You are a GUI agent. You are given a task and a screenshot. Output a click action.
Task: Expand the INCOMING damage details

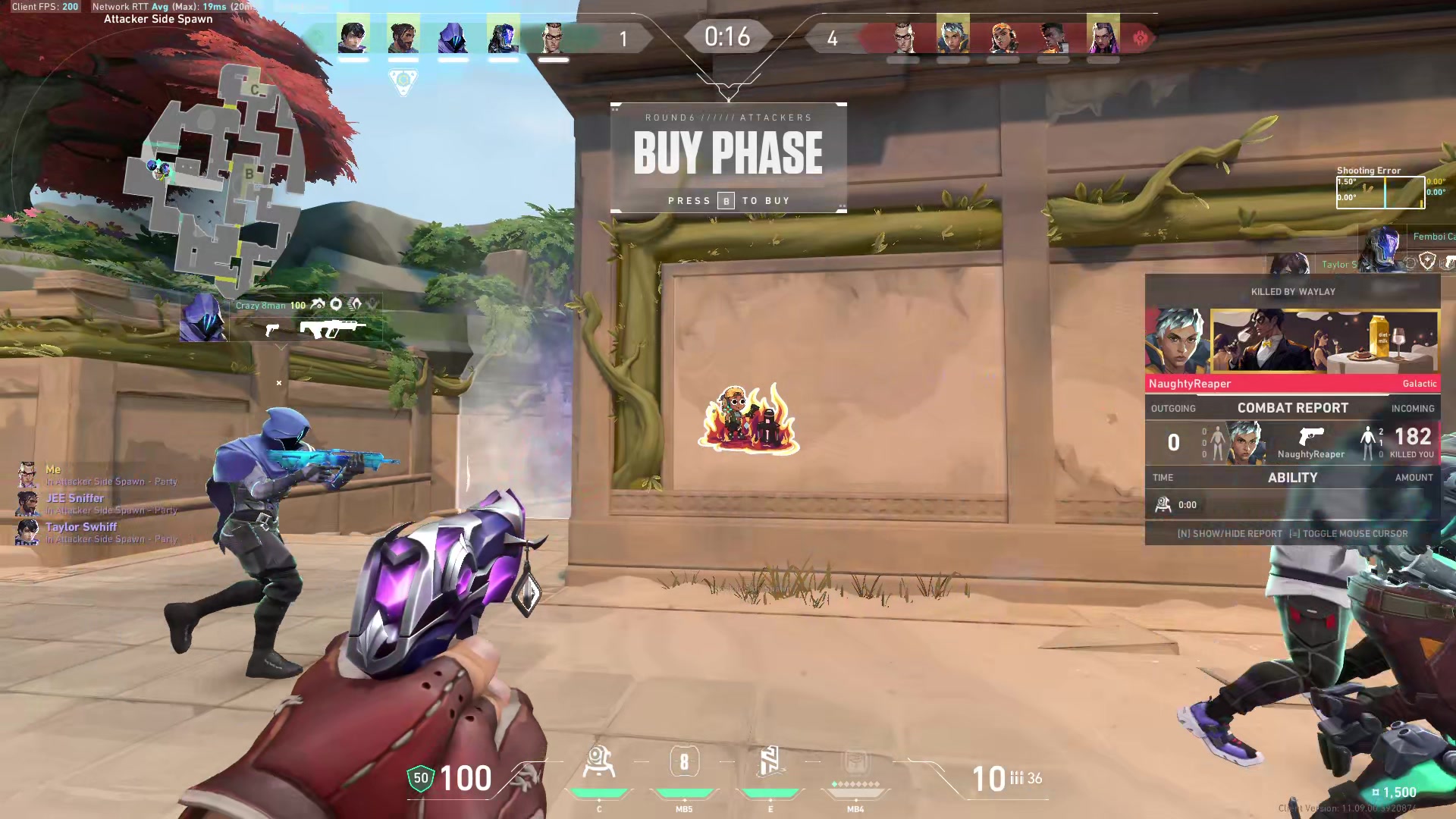point(1413,408)
